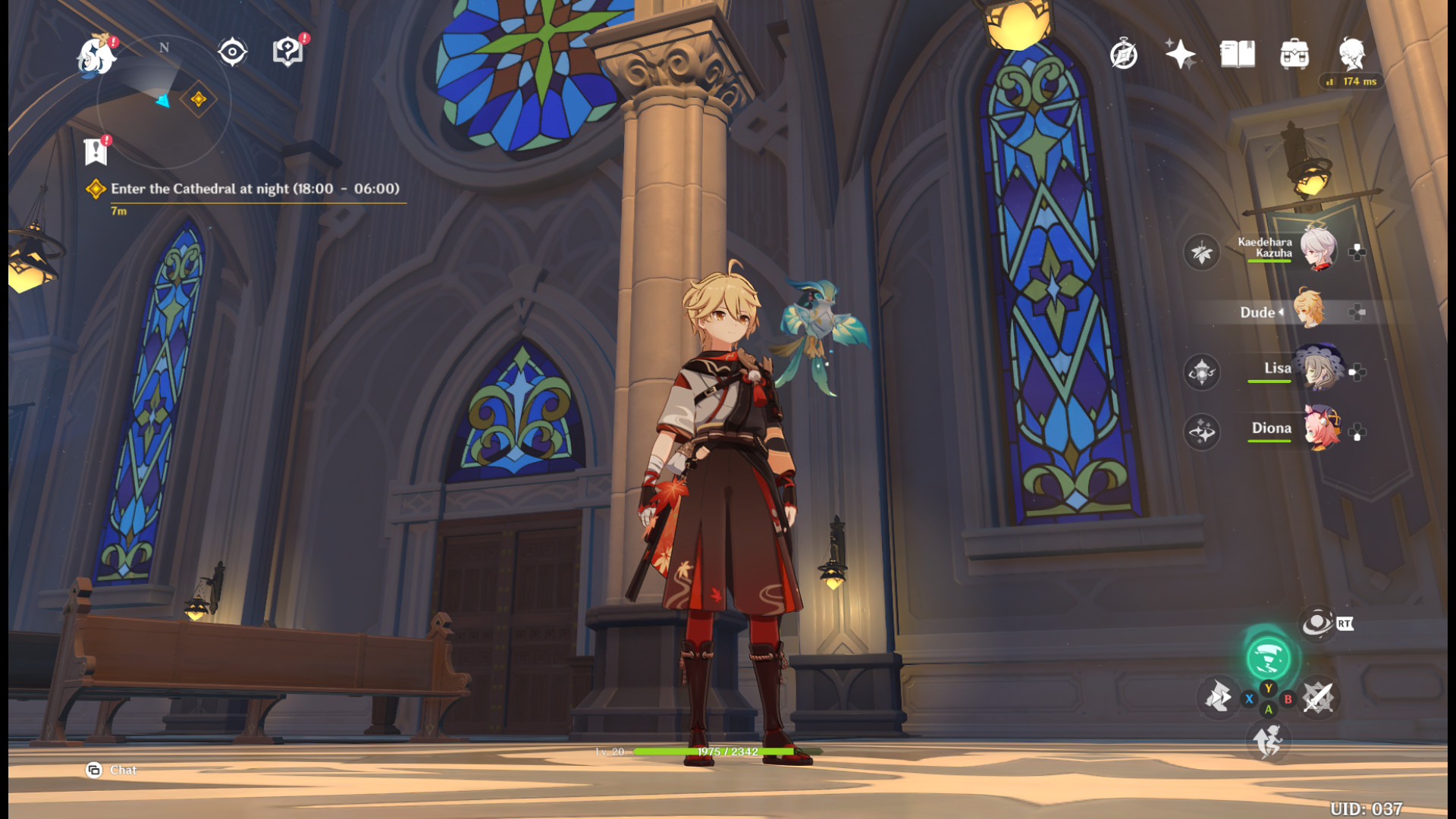This screenshot has width=1456, height=819.
Task: Cast the Anemo elemental burst tornado icon
Action: click(x=1269, y=657)
